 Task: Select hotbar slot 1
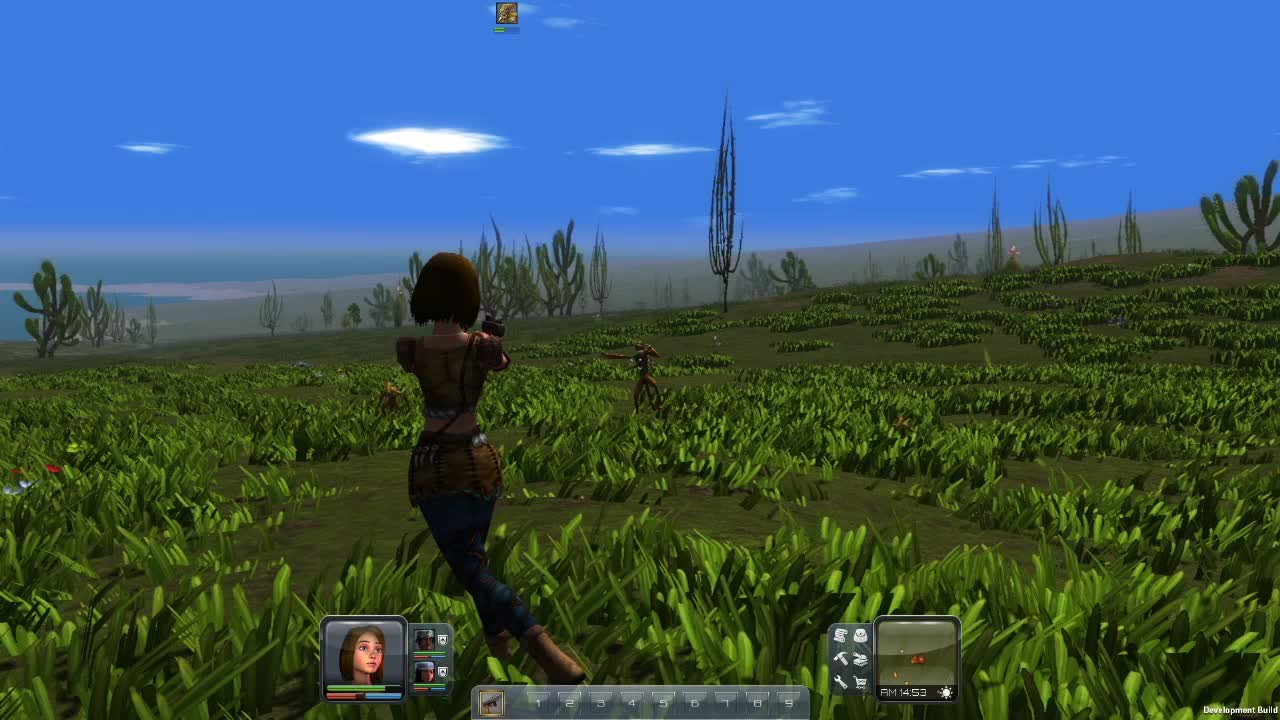point(538,704)
